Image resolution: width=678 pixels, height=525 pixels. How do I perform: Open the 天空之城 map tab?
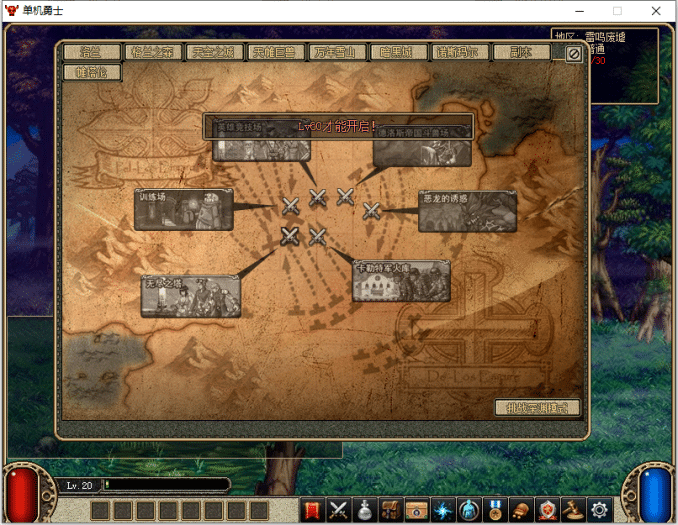point(213,53)
